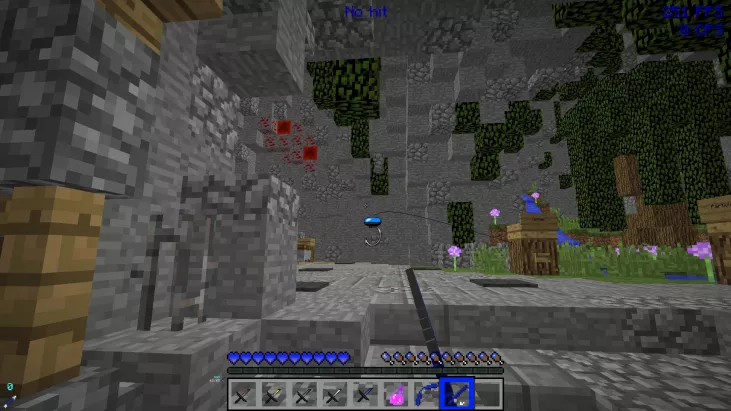Select the blue-bladed sword slot

point(366,394)
